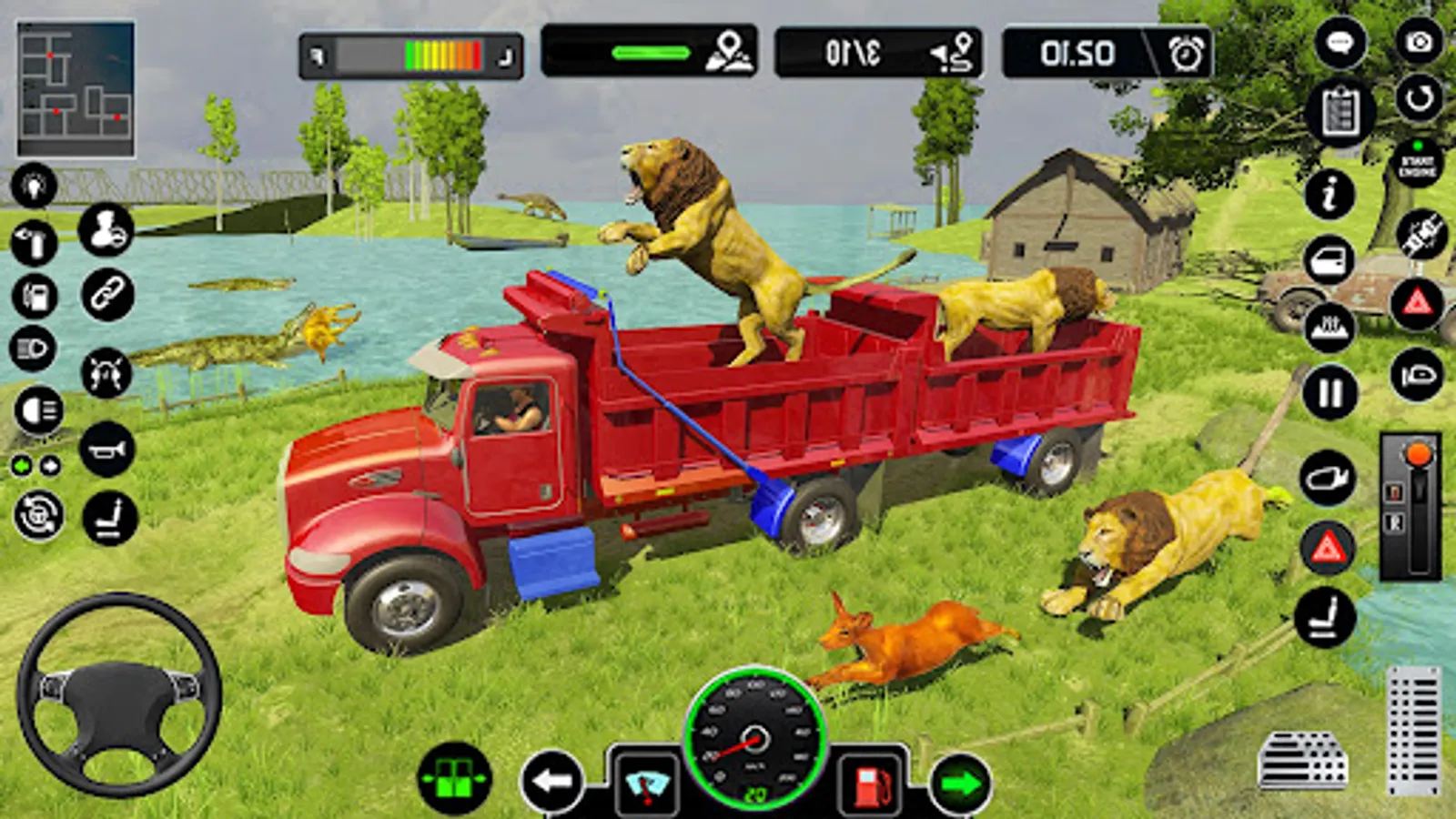This screenshot has height=819, width=1456.
Task: Show the info button details
Action: point(1330,194)
